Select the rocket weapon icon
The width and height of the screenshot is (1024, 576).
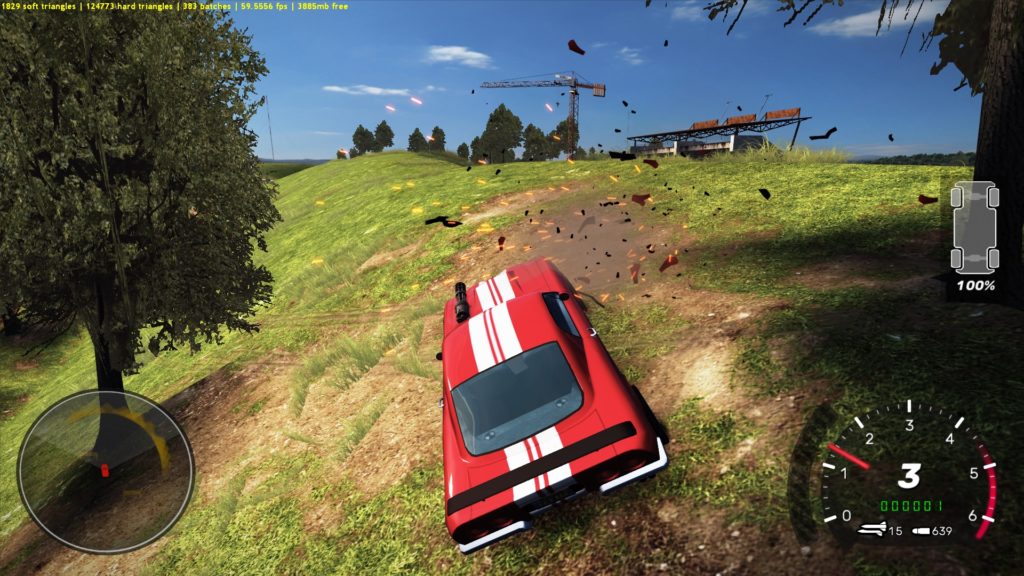872,530
